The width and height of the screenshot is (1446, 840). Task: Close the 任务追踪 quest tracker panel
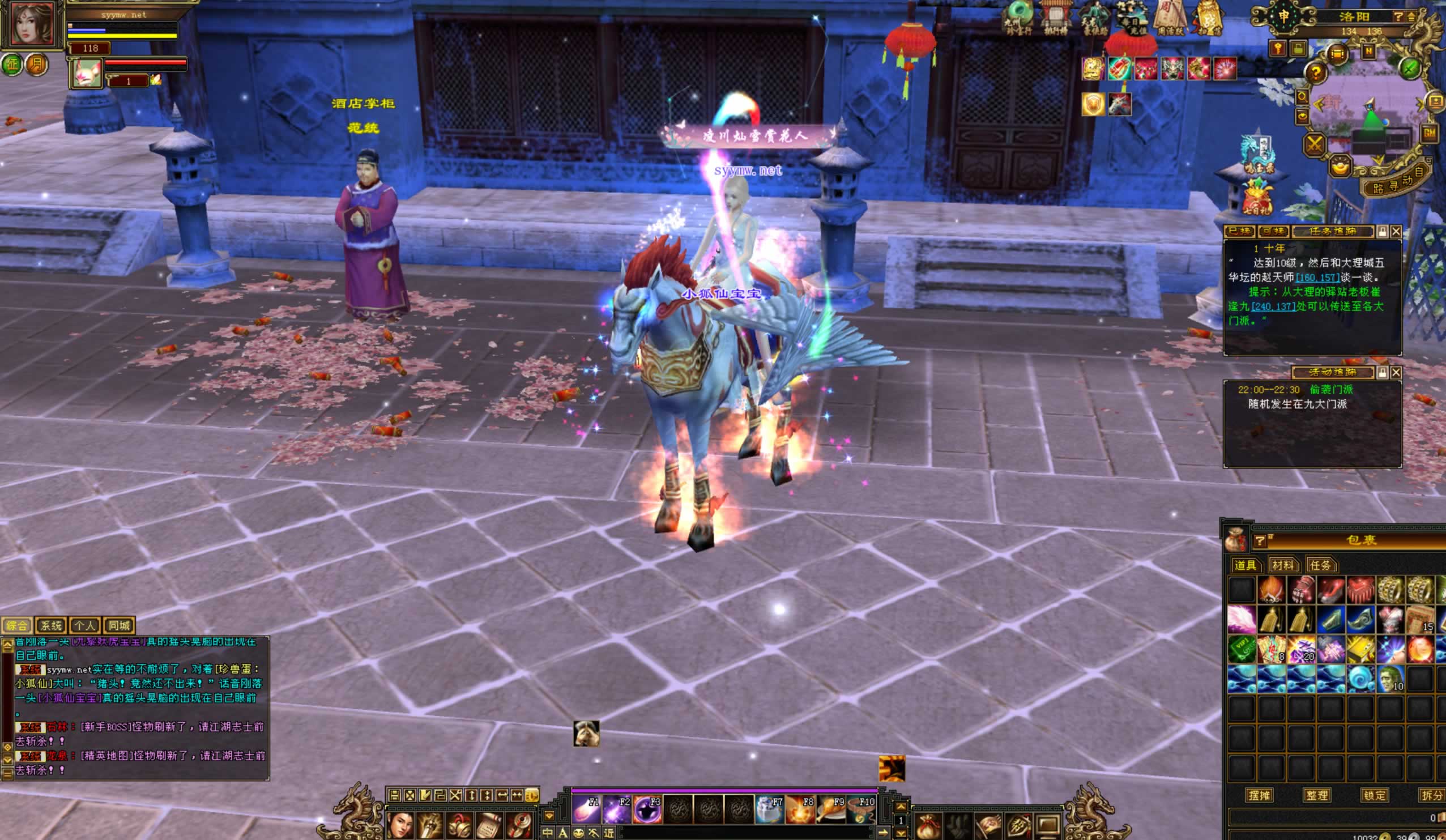tap(1396, 231)
